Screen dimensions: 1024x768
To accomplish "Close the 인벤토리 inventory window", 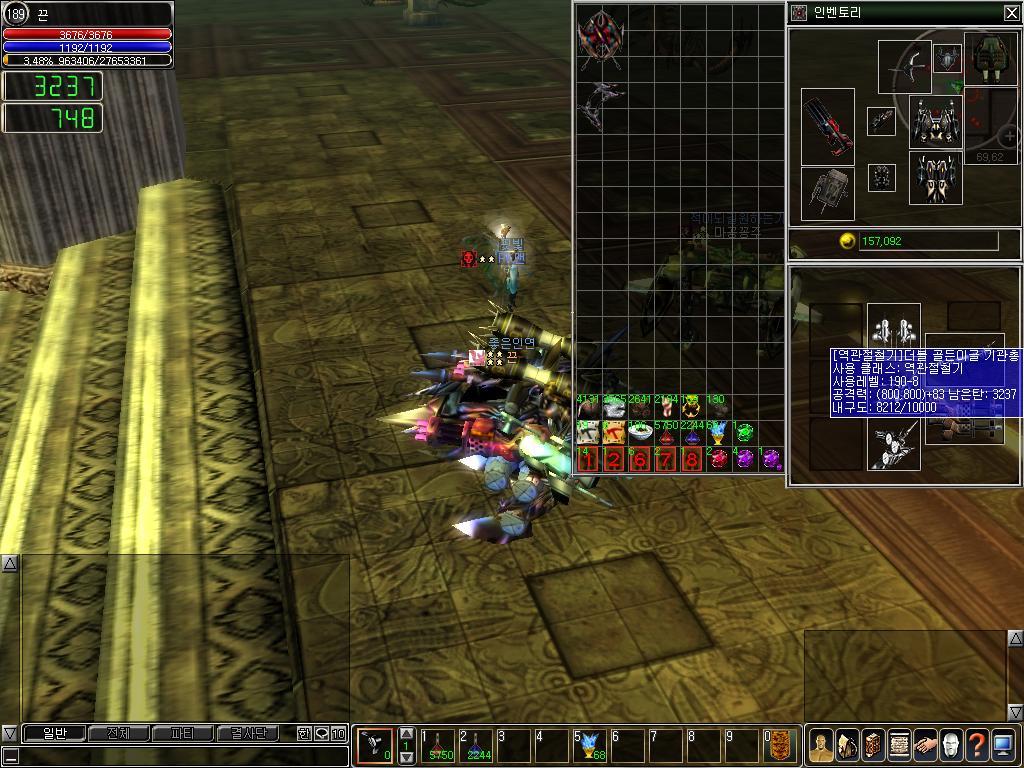I will point(1011,13).
